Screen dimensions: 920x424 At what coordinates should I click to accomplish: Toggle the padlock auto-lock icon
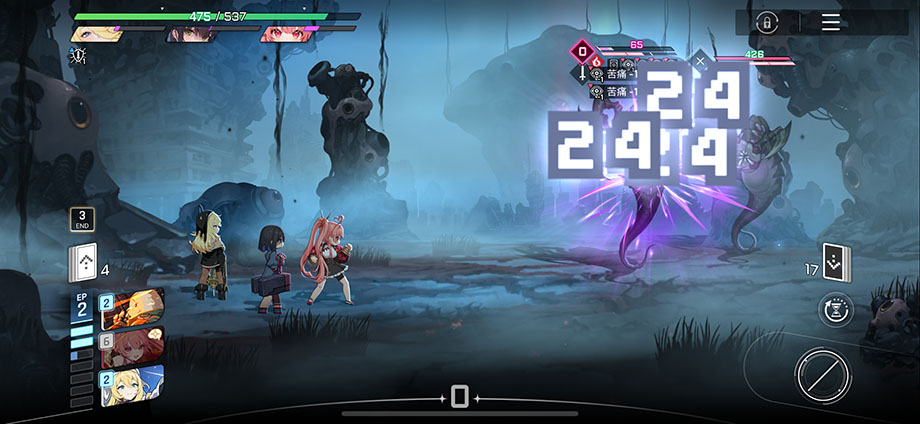(x=767, y=22)
